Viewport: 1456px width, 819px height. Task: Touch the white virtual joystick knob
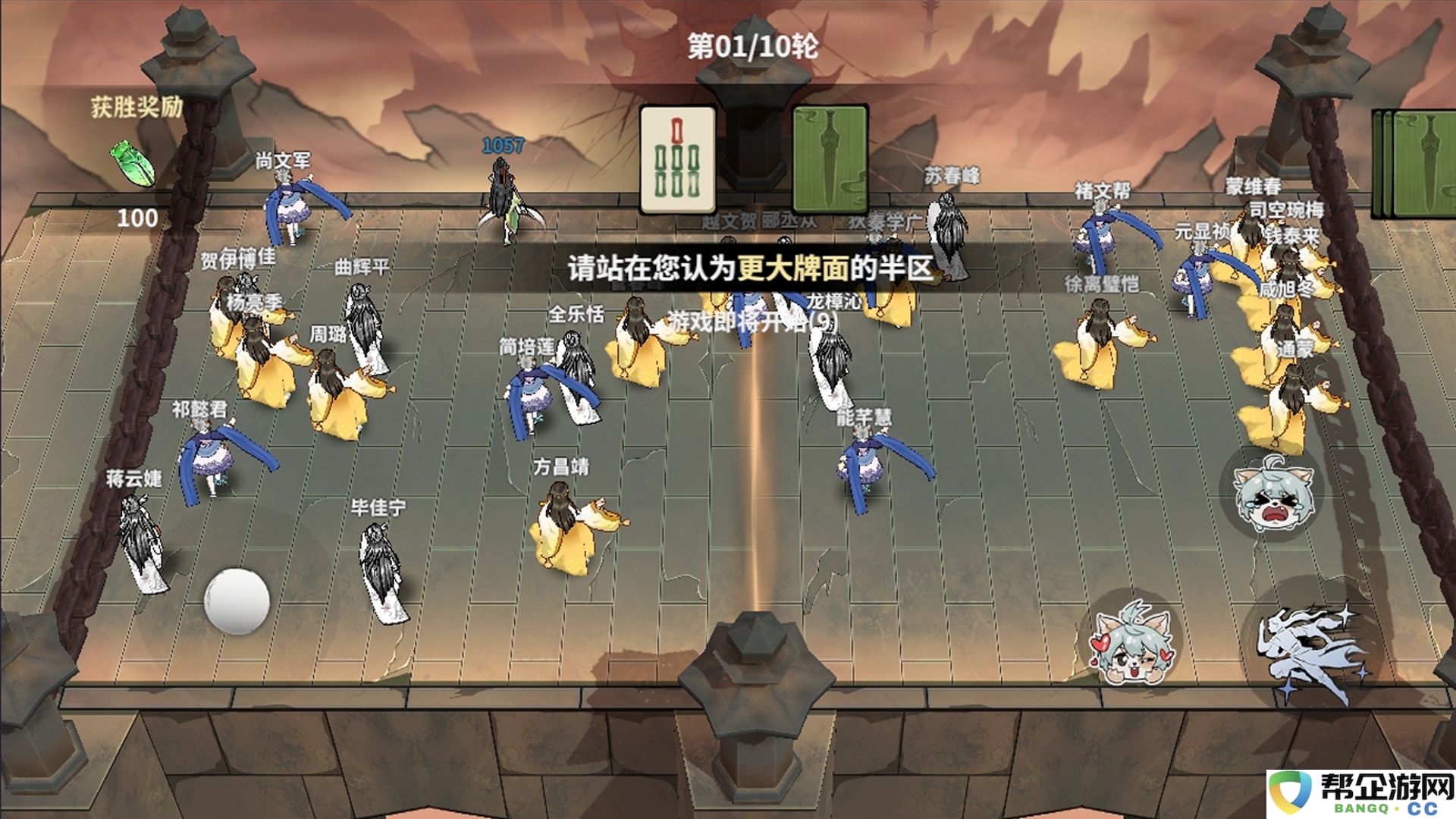[x=237, y=601]
